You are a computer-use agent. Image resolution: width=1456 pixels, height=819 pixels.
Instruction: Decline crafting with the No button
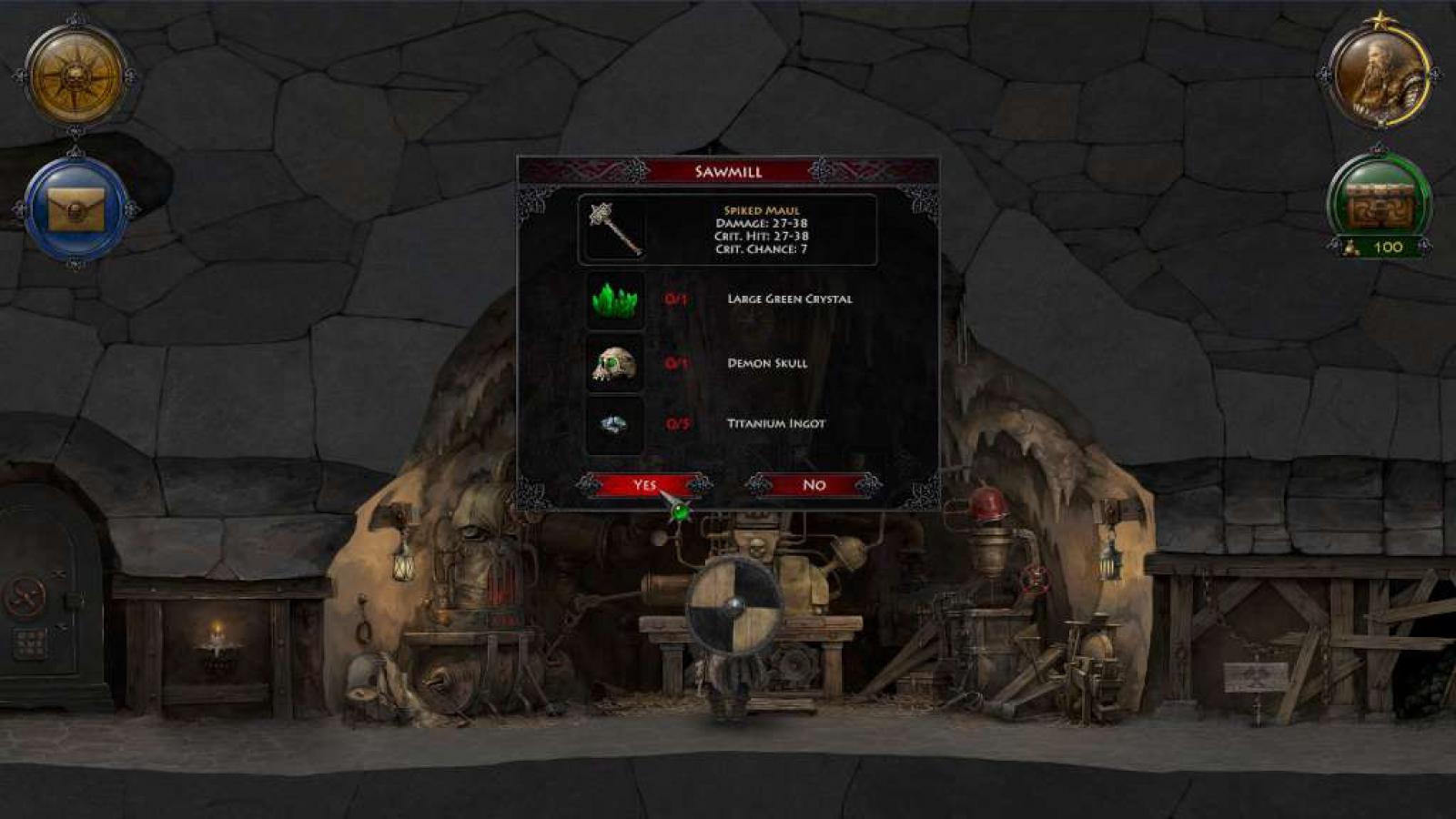(814, 485)
